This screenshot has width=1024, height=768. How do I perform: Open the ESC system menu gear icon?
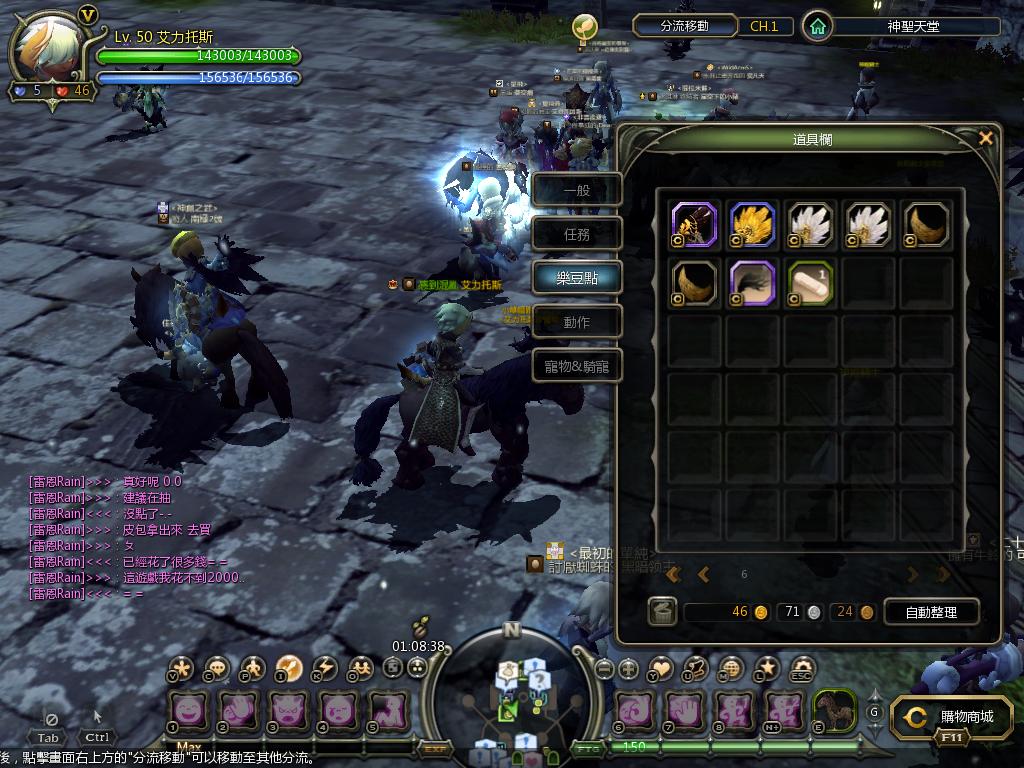click(802, 668)
